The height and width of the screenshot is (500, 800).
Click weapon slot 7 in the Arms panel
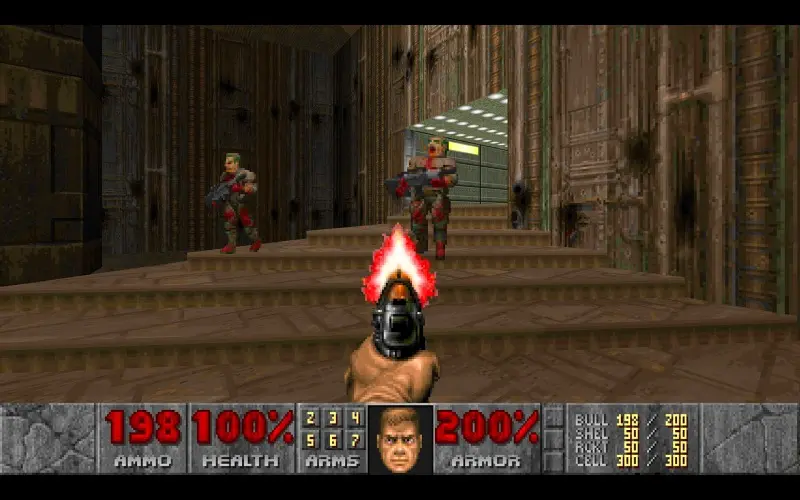click(355, 440)
